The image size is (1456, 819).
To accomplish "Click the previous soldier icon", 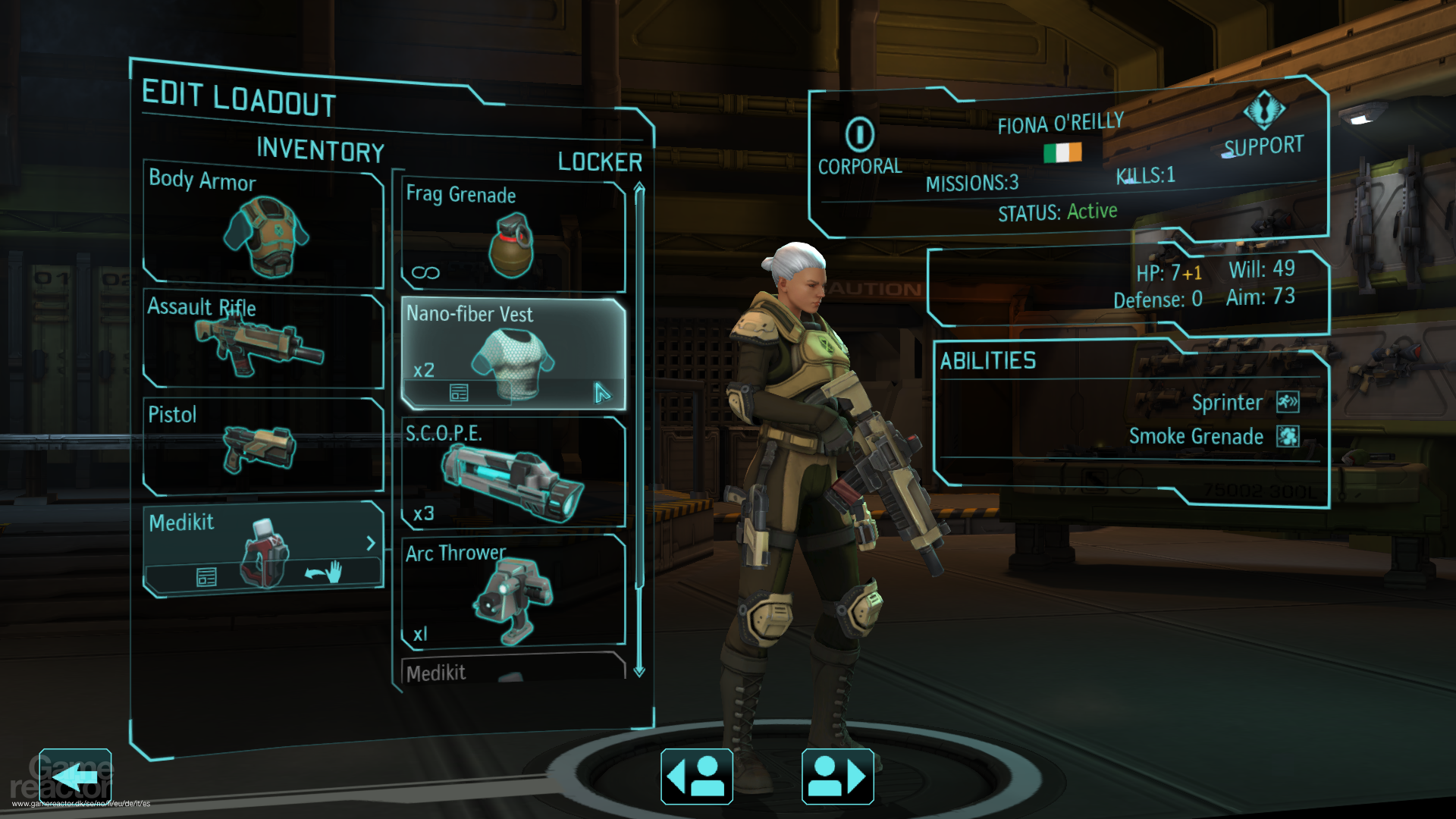I will click(x=696, y=776).
